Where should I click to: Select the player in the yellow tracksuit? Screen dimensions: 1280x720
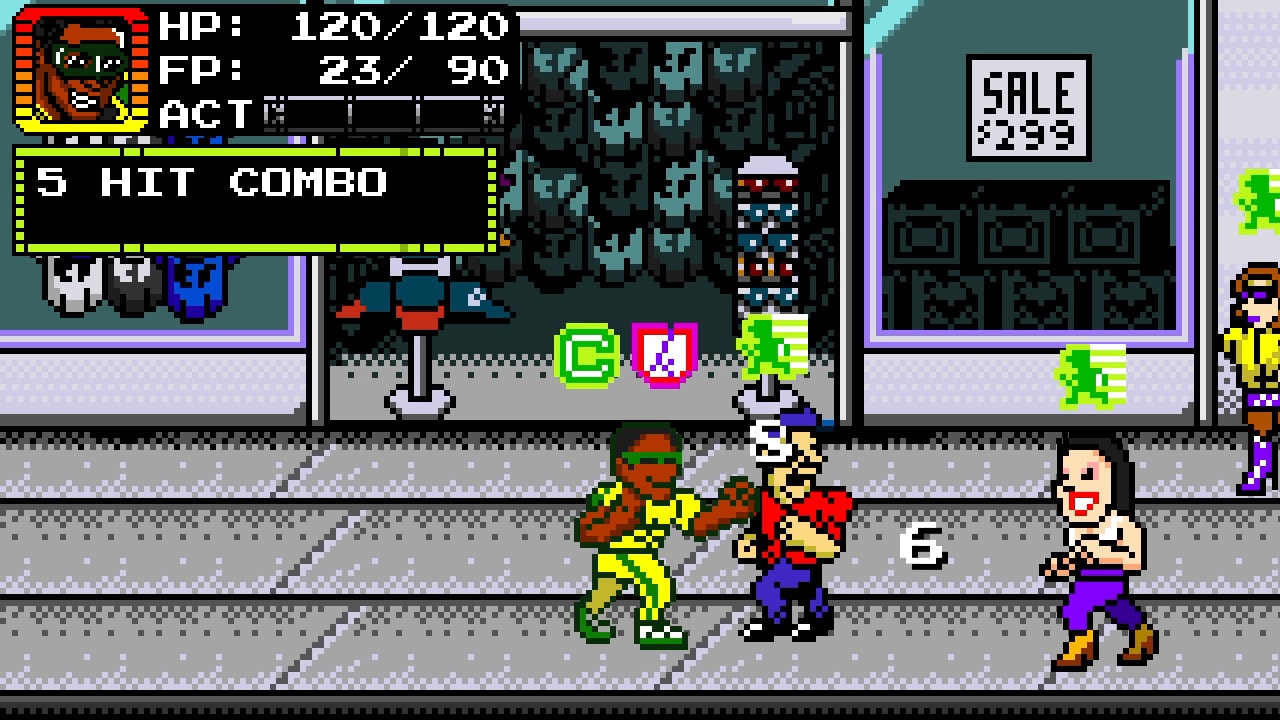(650, 530)
